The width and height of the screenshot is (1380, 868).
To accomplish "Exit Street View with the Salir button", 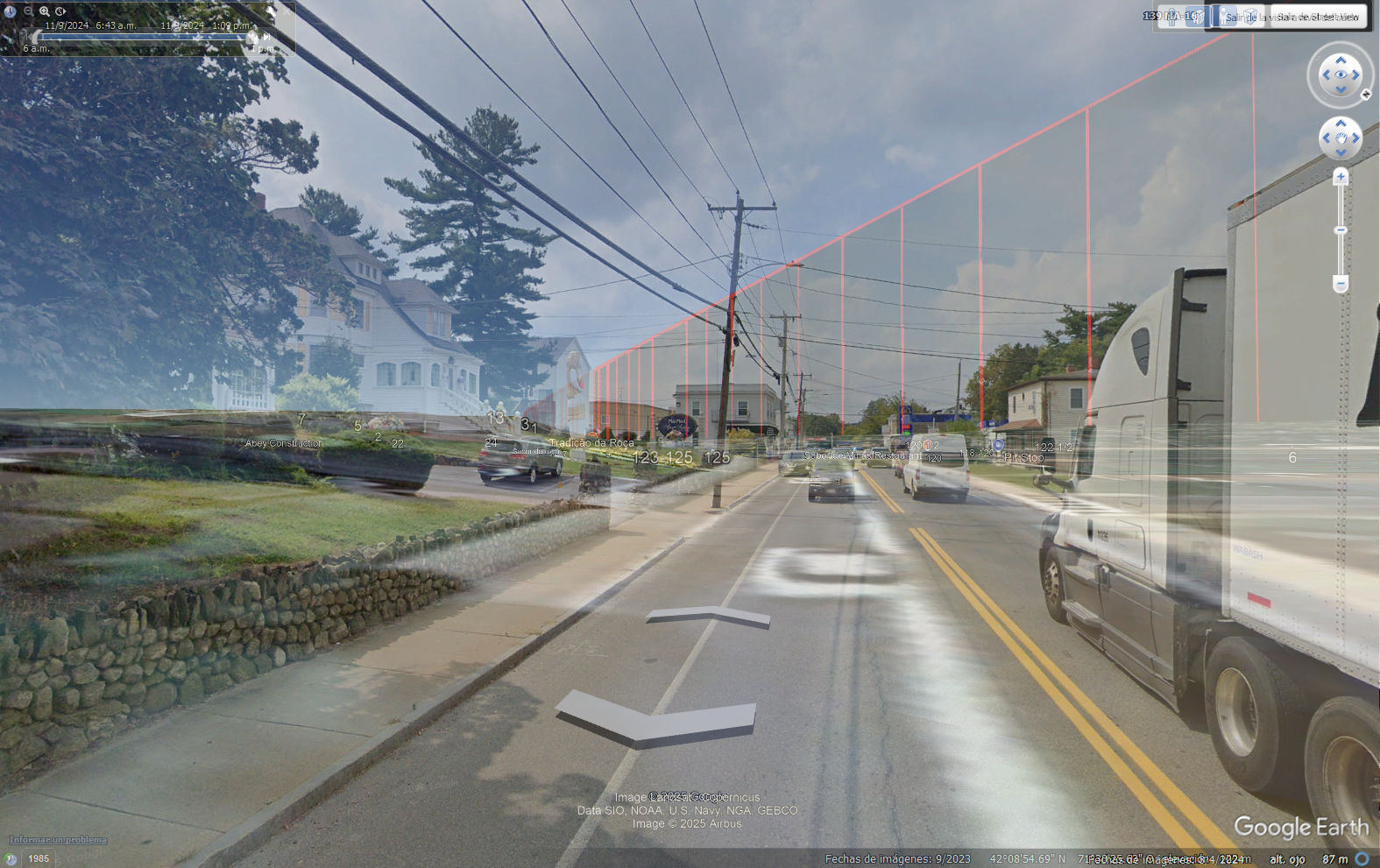I will point(1318,17).
